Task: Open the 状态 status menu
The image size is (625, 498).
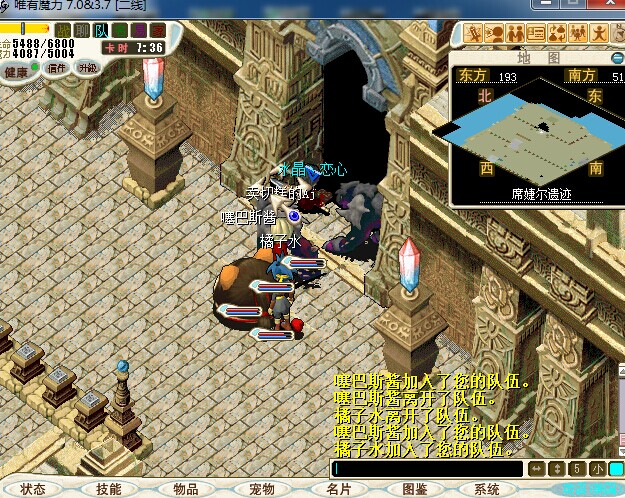Action: tap(33, 489)
